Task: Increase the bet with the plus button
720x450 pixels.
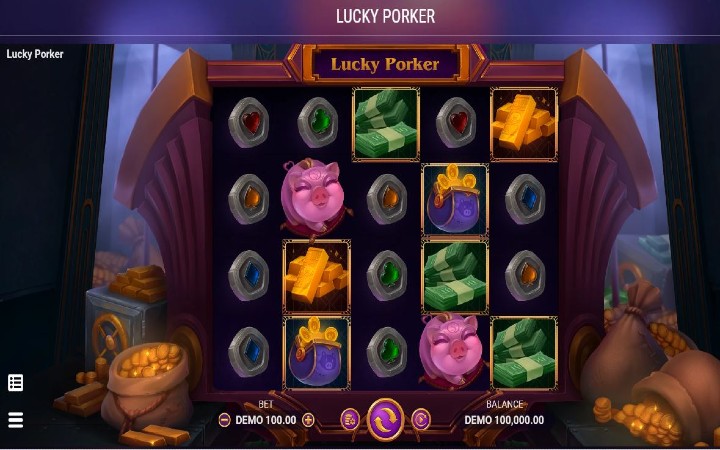Action: tap(308, 420)
